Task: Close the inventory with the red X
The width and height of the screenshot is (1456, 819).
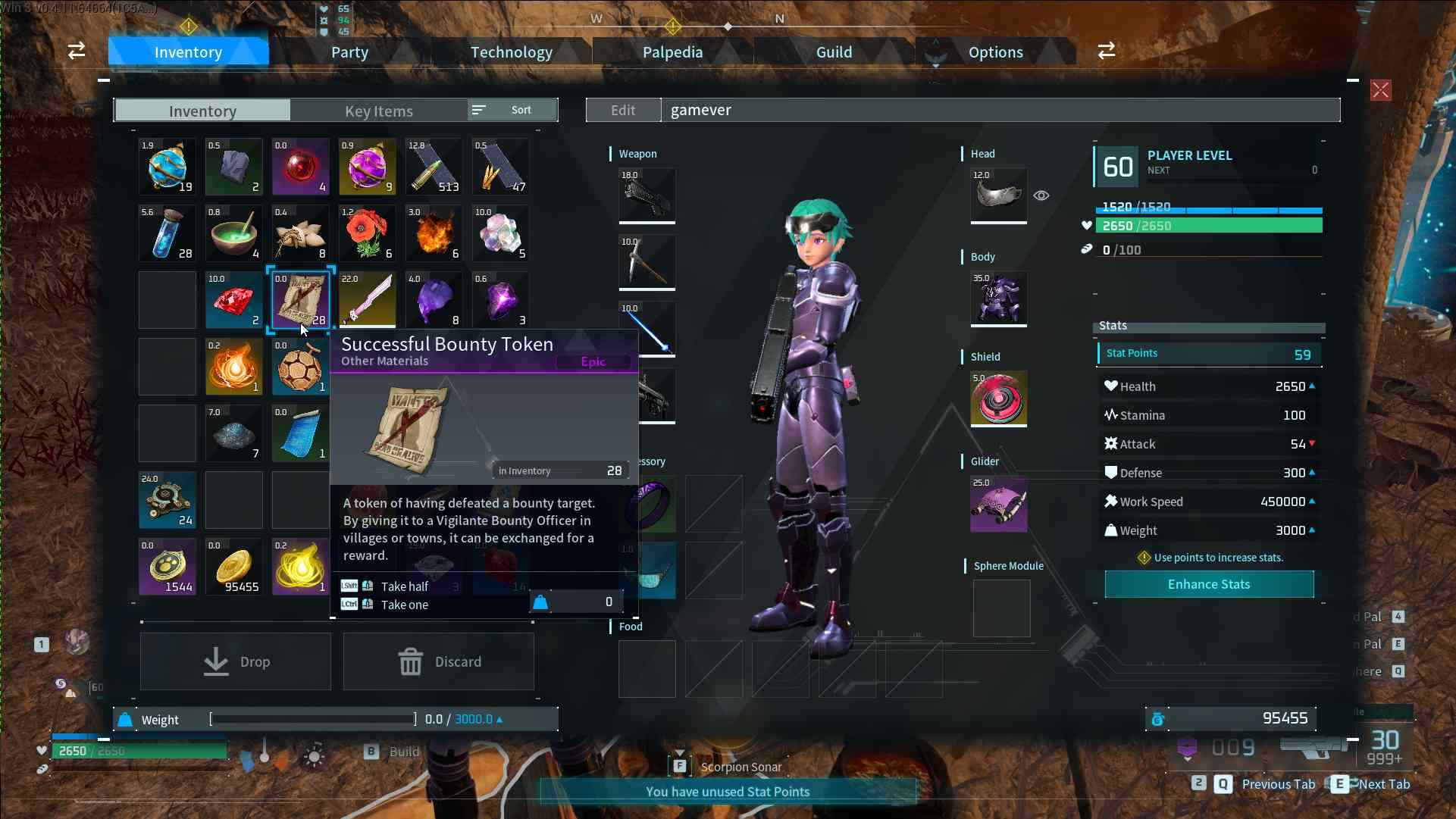Action: [x=1380, y=91]
